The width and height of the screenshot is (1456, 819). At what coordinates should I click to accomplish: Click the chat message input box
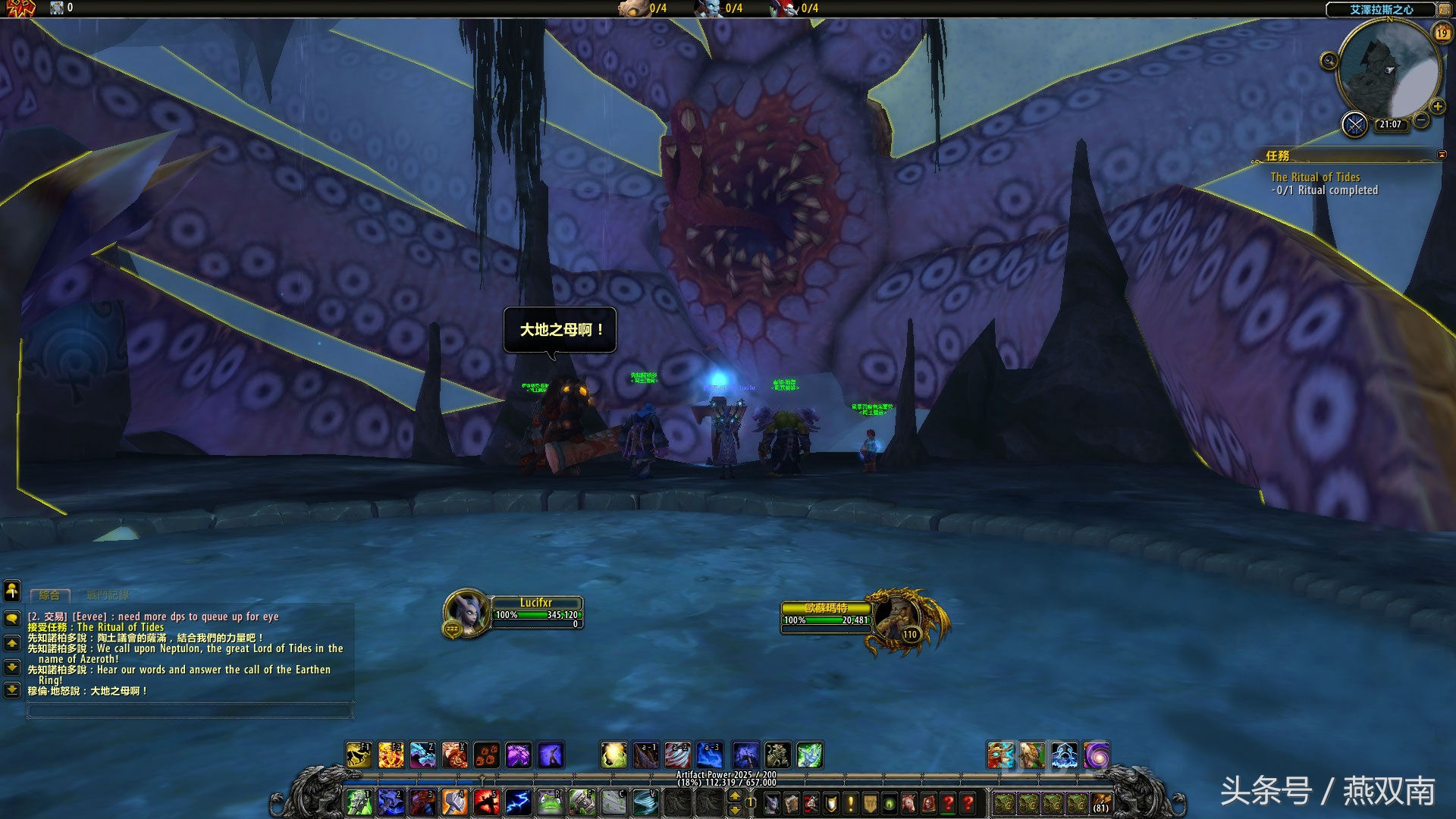(189, 710)
